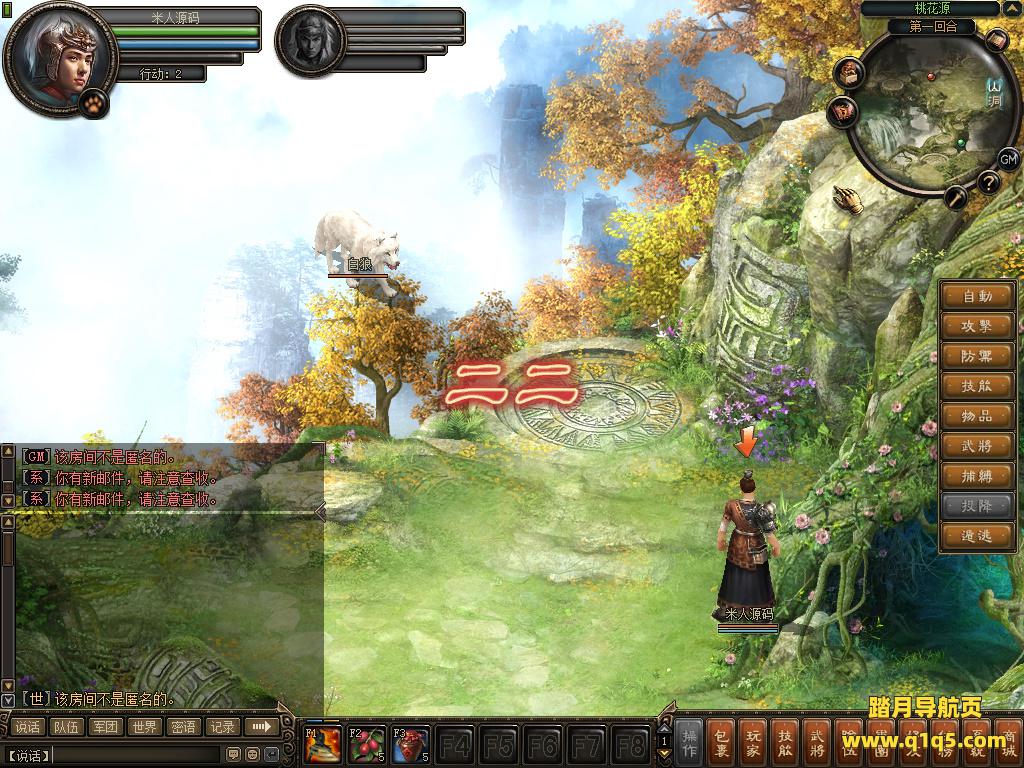Use the red berries in F2 slot
The height and width of the screenshot is (768, 1024).
coord(367,745)
